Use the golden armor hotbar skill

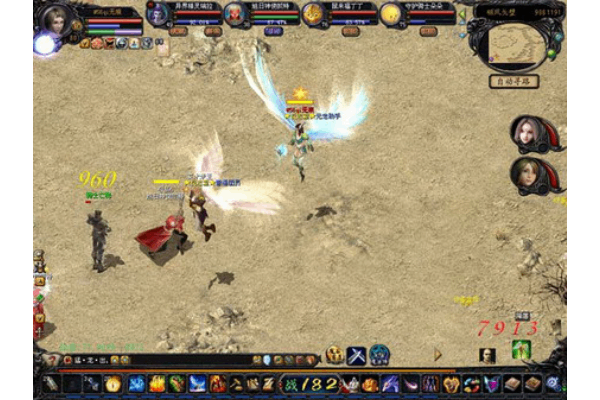coord(452,383)
